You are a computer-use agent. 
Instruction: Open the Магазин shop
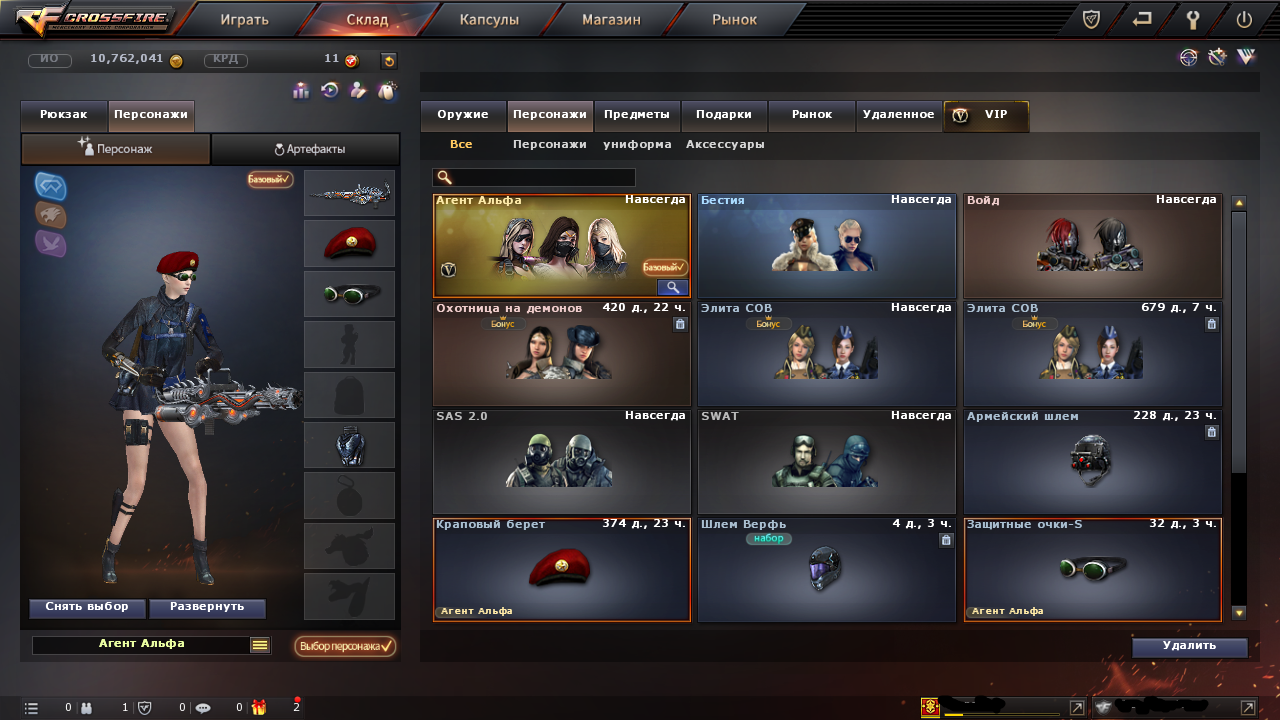point(611,19)
